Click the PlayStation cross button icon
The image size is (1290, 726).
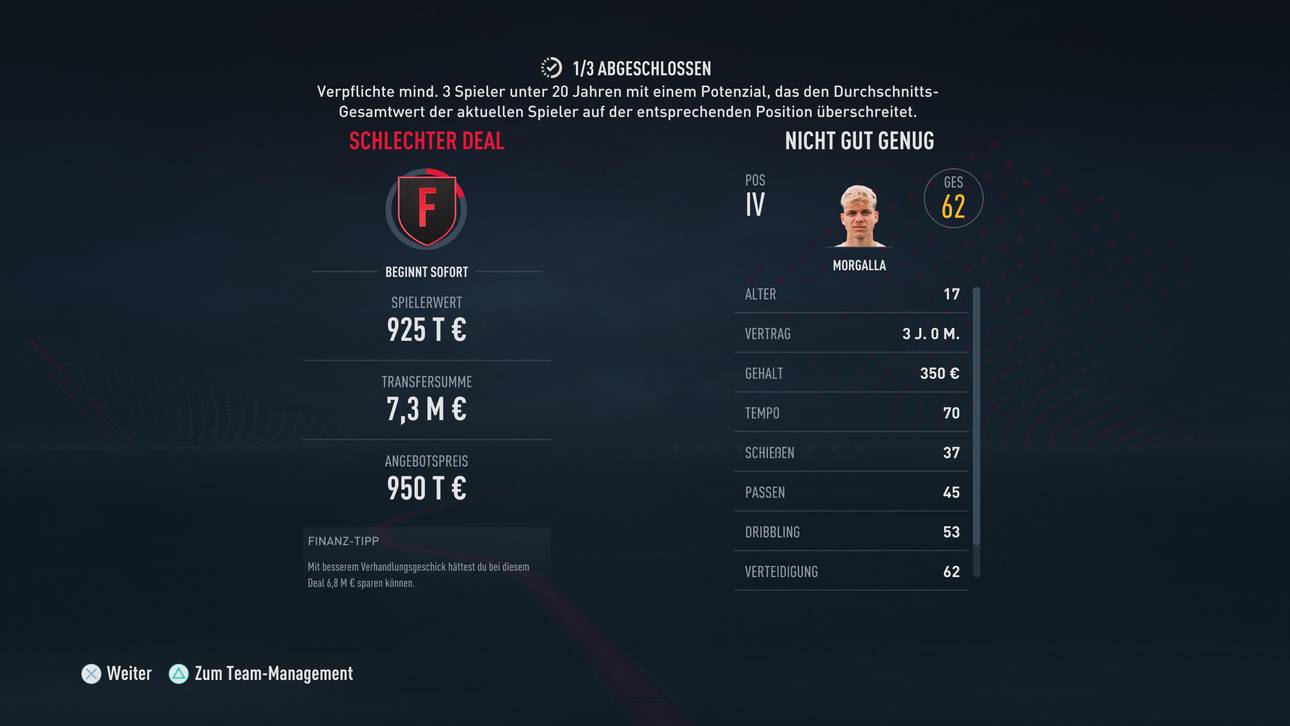(91, 673)
